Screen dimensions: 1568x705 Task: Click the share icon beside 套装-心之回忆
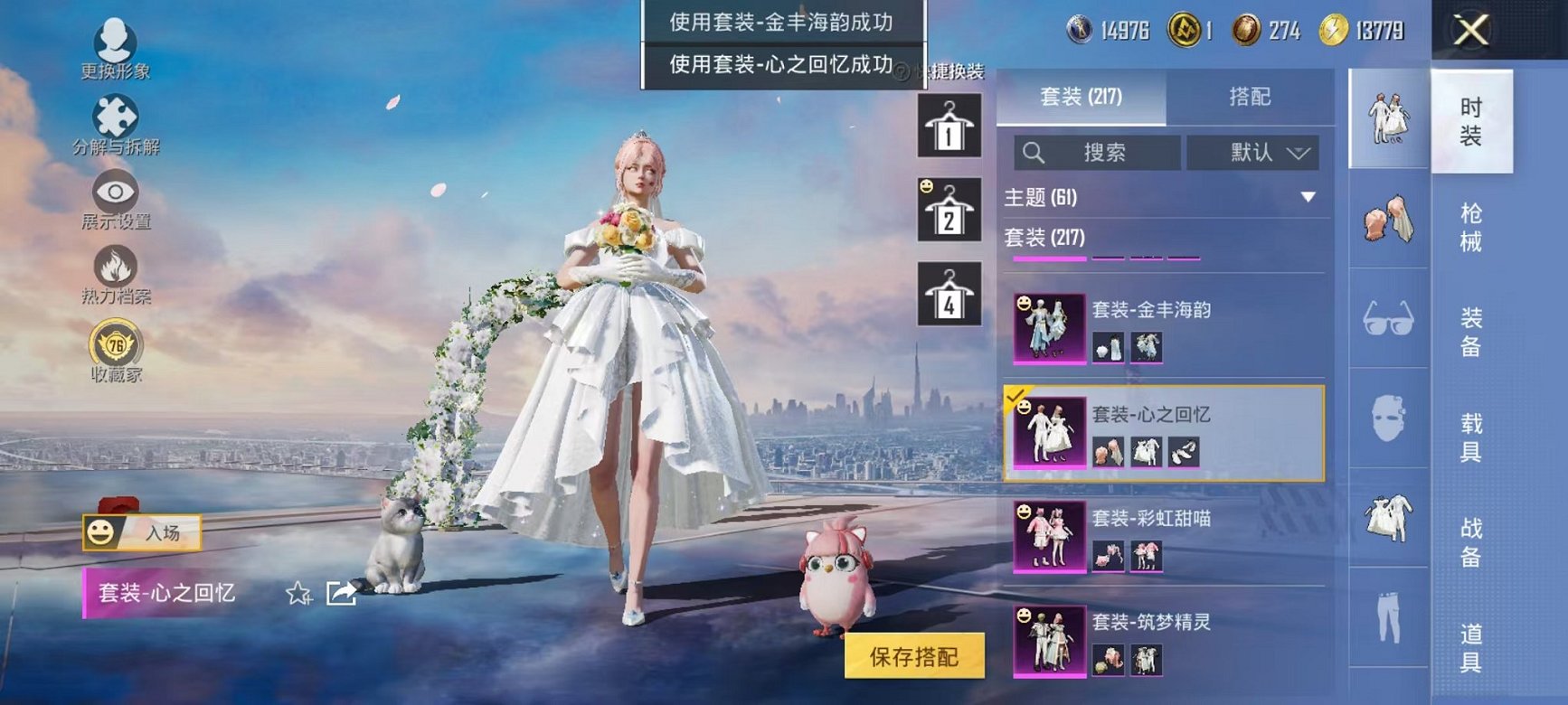341,592
